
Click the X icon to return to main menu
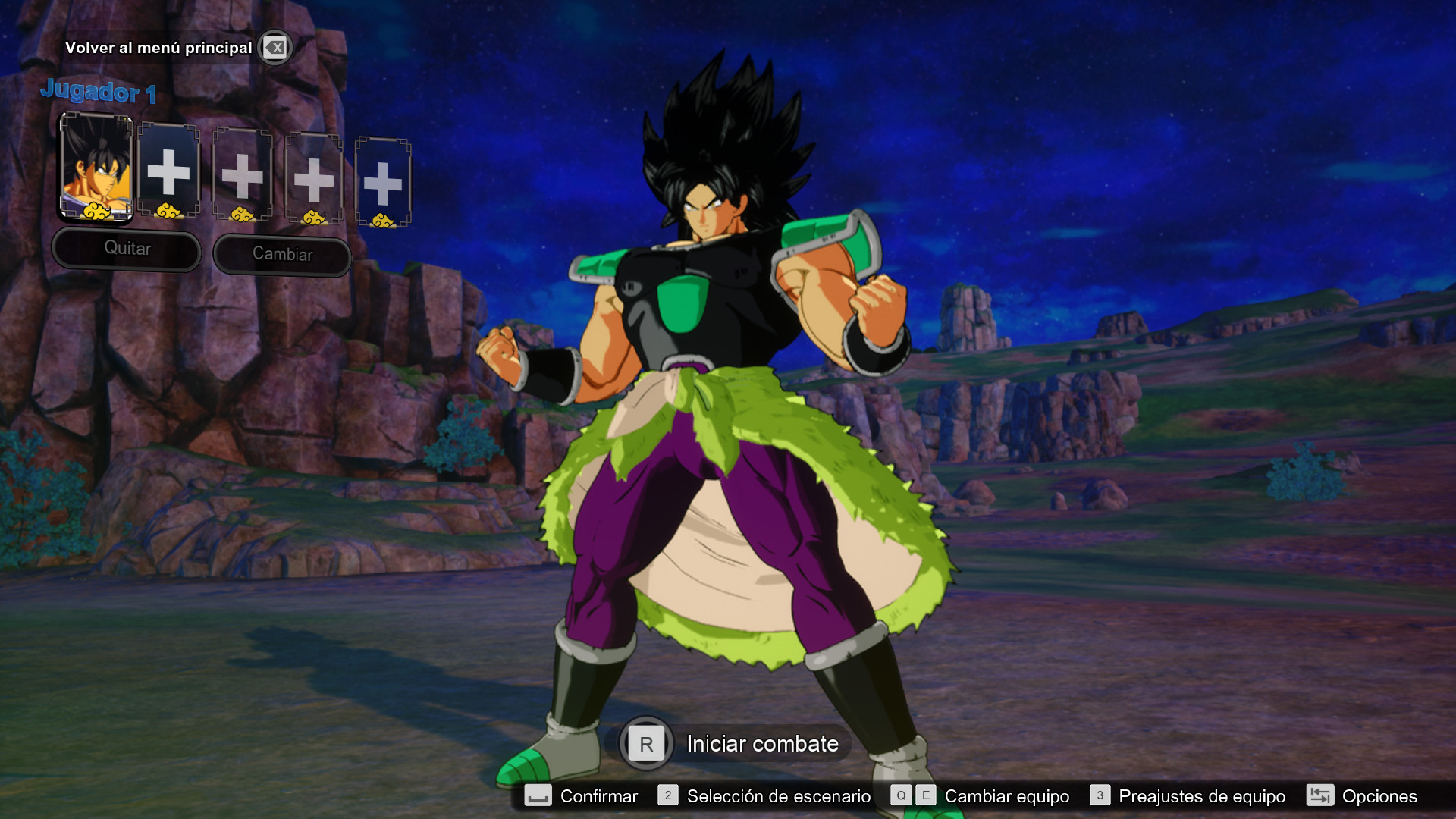[x=276, y=47]
